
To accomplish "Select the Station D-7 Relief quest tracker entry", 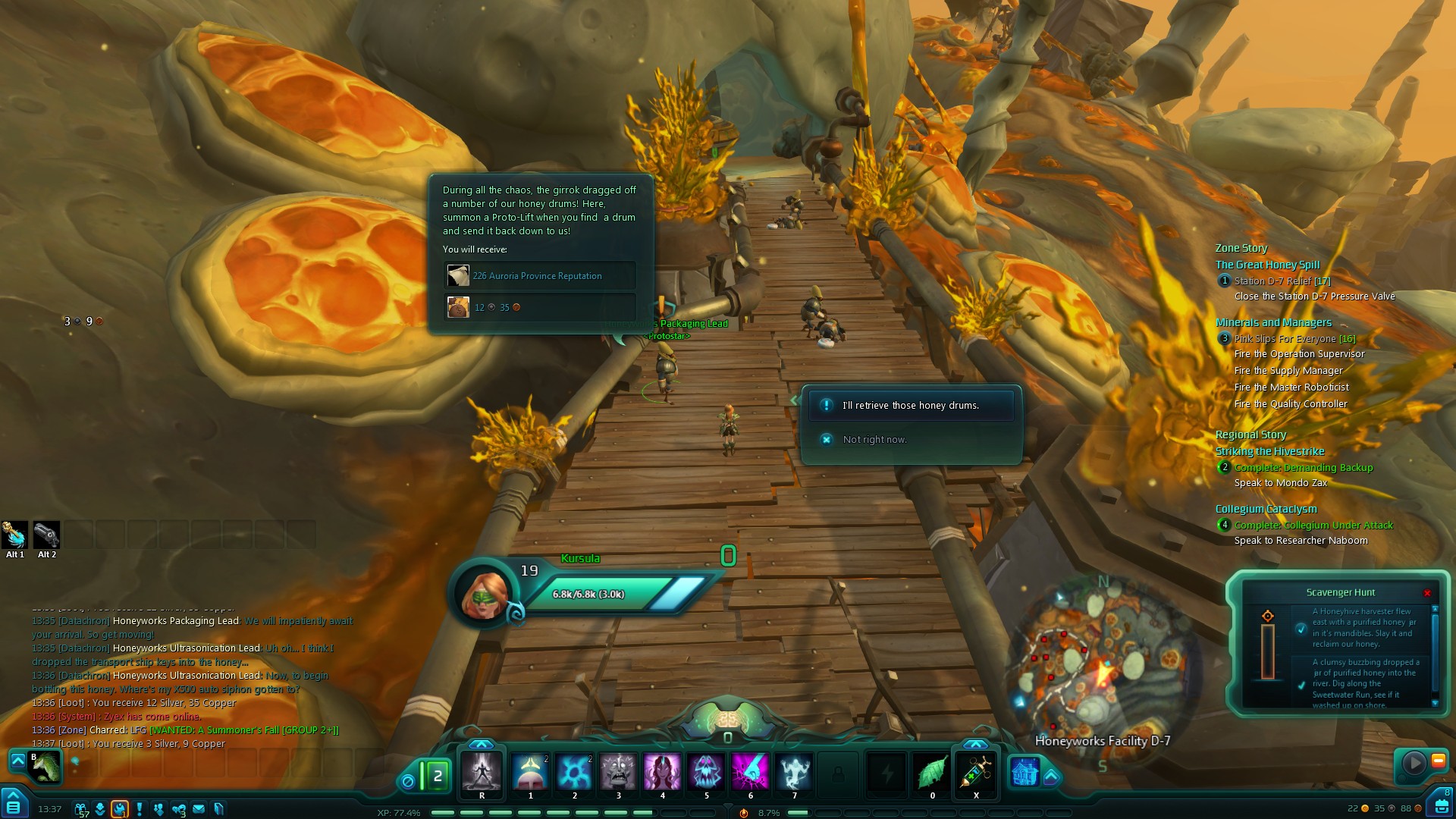I will click(1282, 281).
